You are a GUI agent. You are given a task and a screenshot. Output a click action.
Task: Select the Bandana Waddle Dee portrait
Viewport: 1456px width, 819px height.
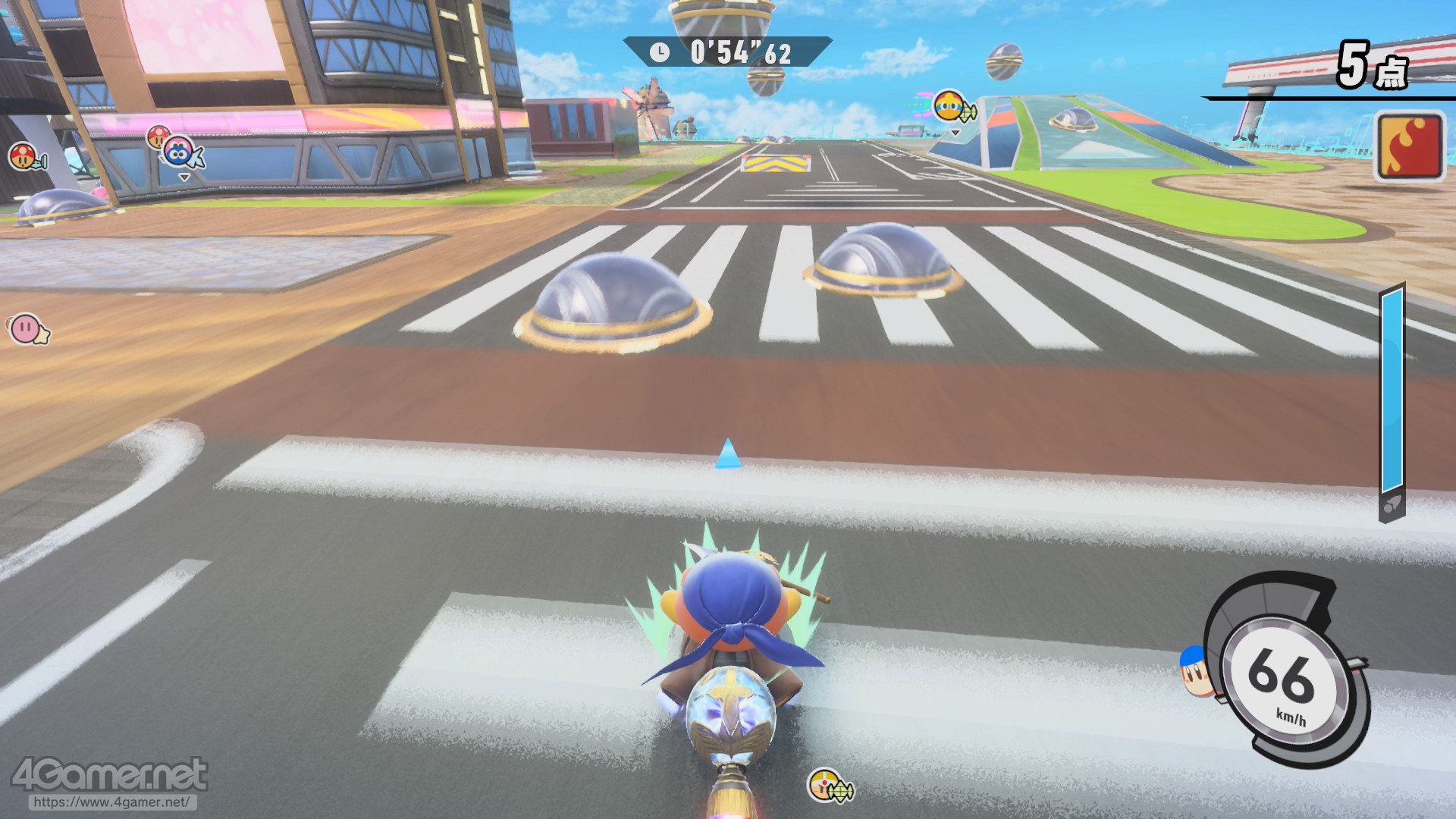coord(1196,670)
